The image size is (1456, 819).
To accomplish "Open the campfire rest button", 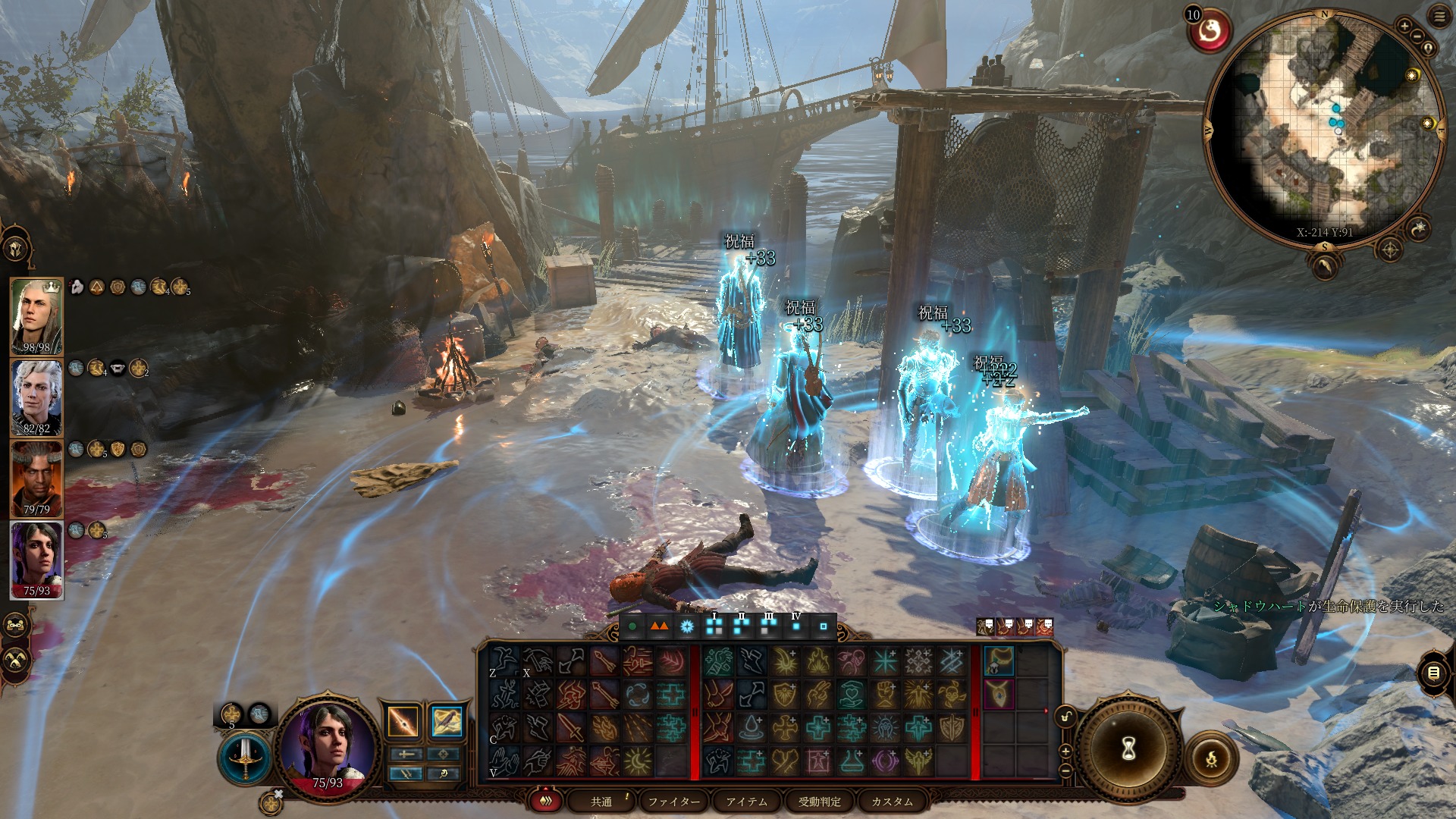I will tap(1210, 757).
